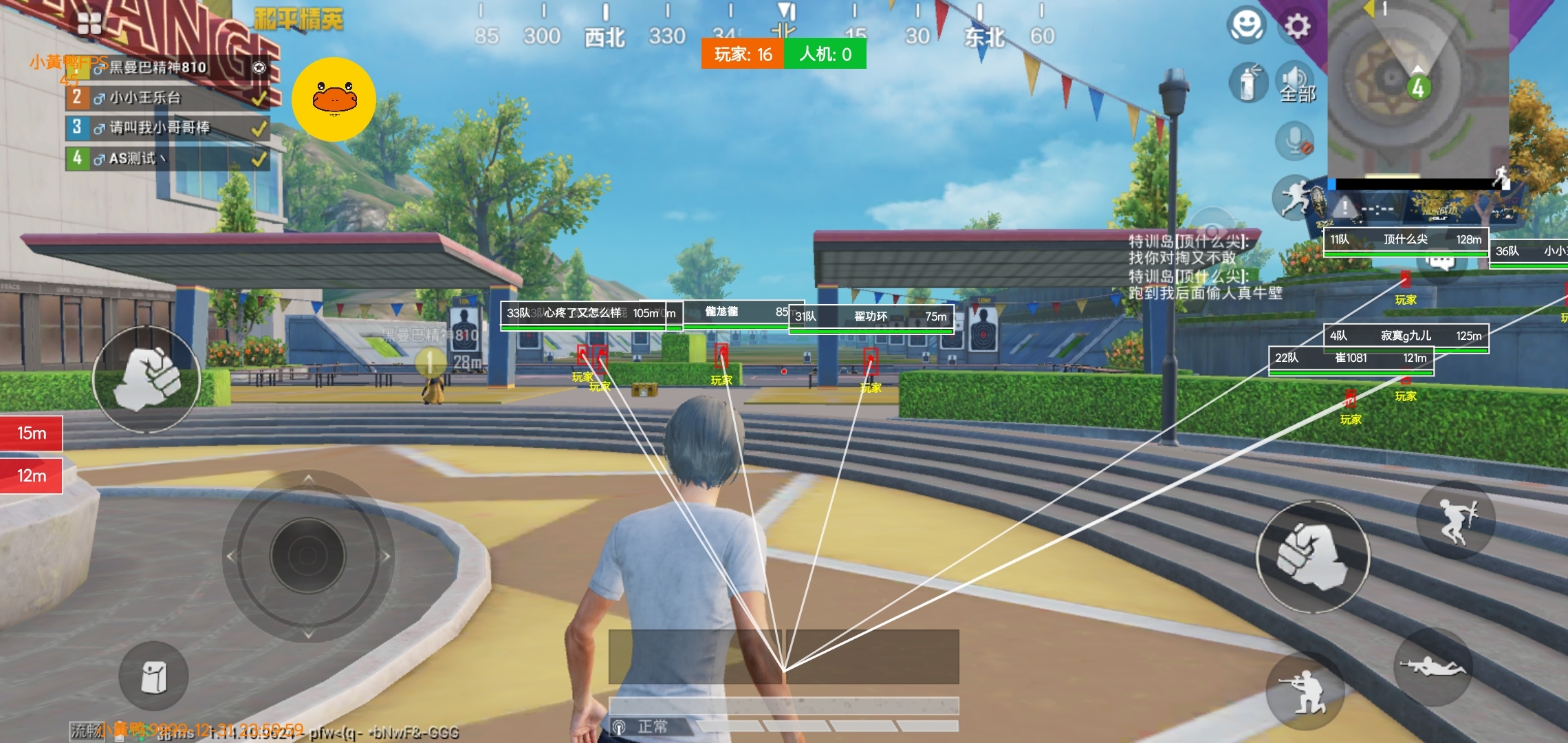Open the gear settings menu
This screenshot has width=1568, height=743.
click(x=1297, y=27)
